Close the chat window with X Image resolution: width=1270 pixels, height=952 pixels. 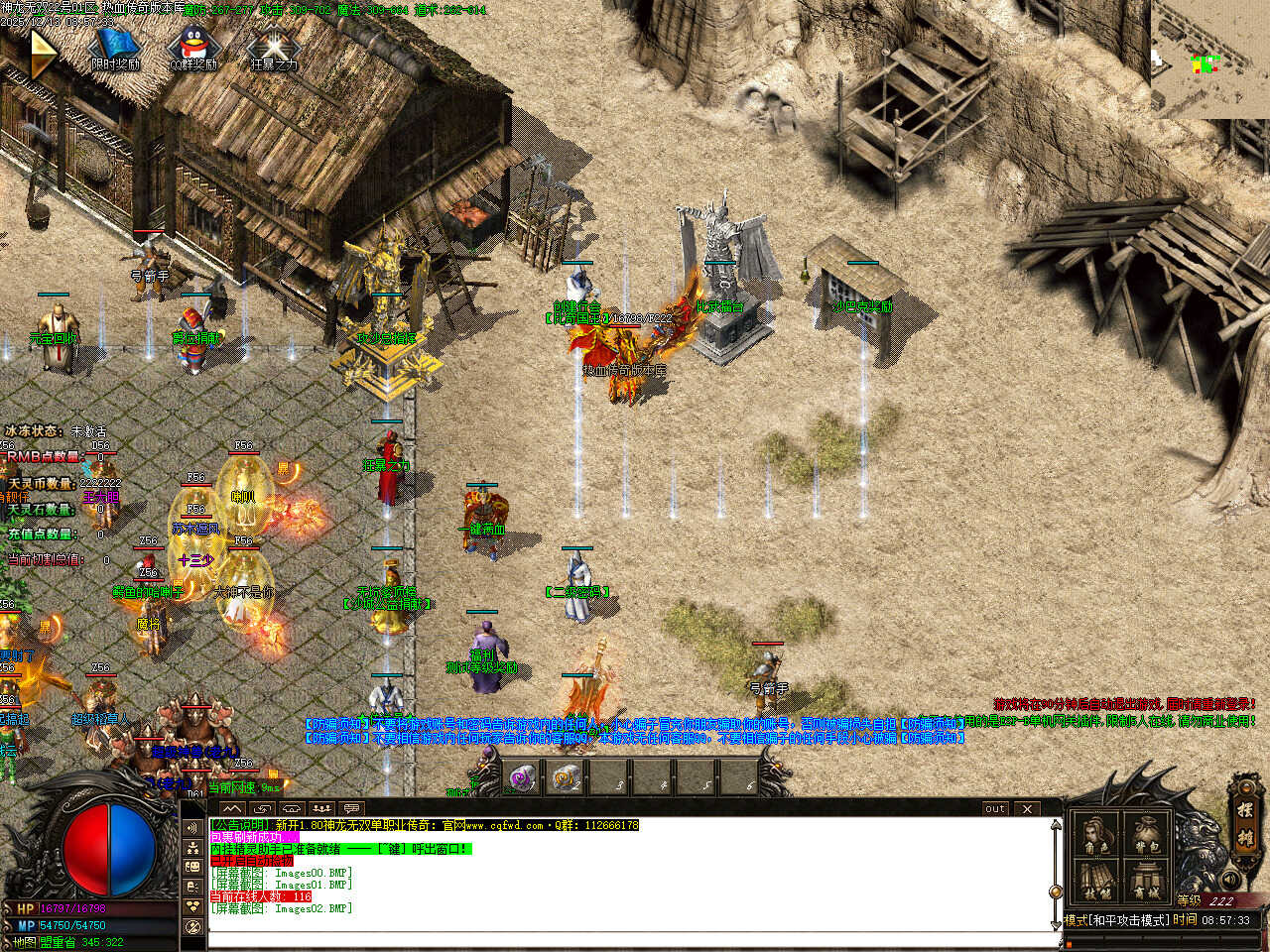coord(1027,808)
